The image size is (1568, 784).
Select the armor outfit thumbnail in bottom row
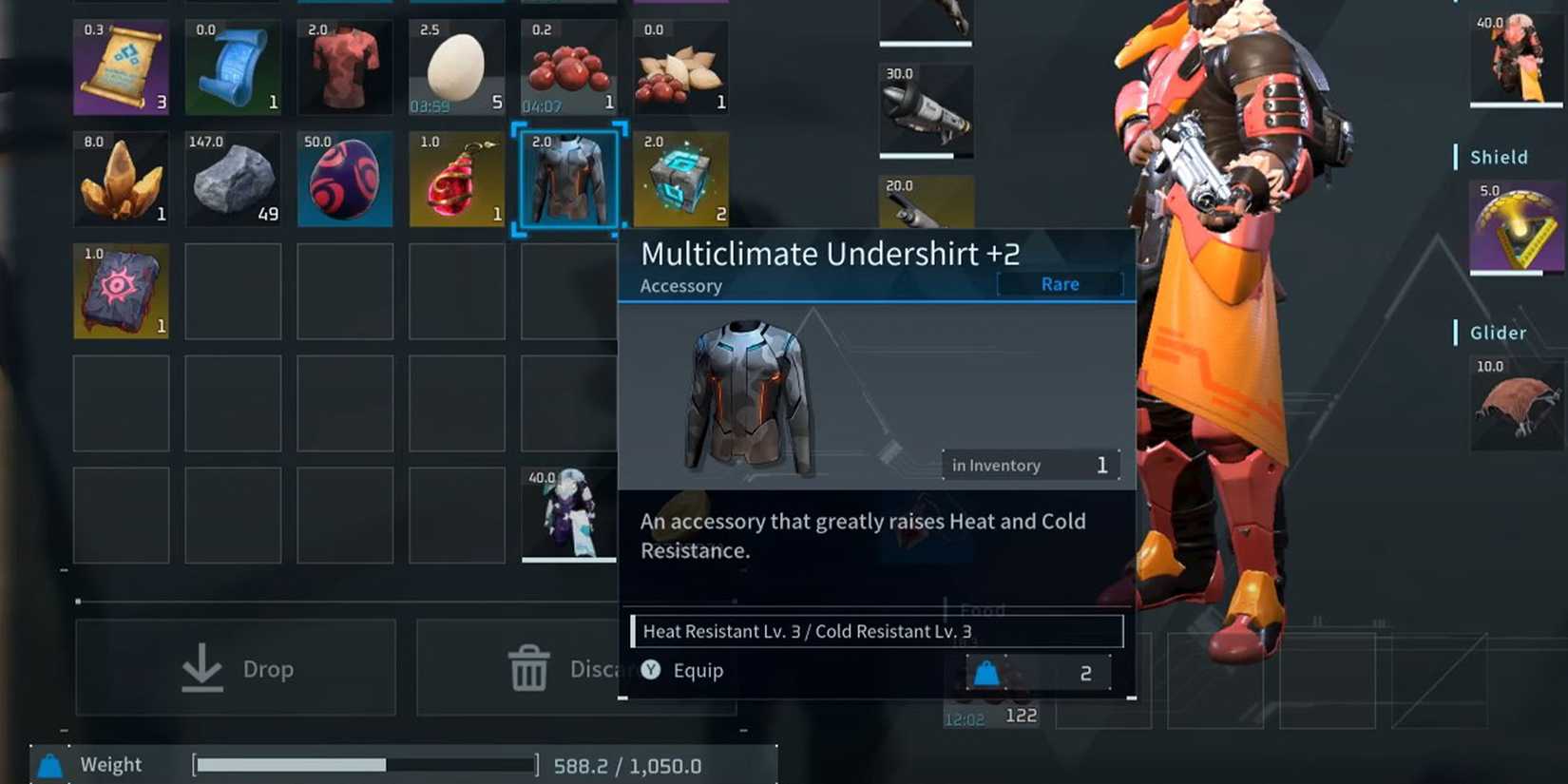568,515
